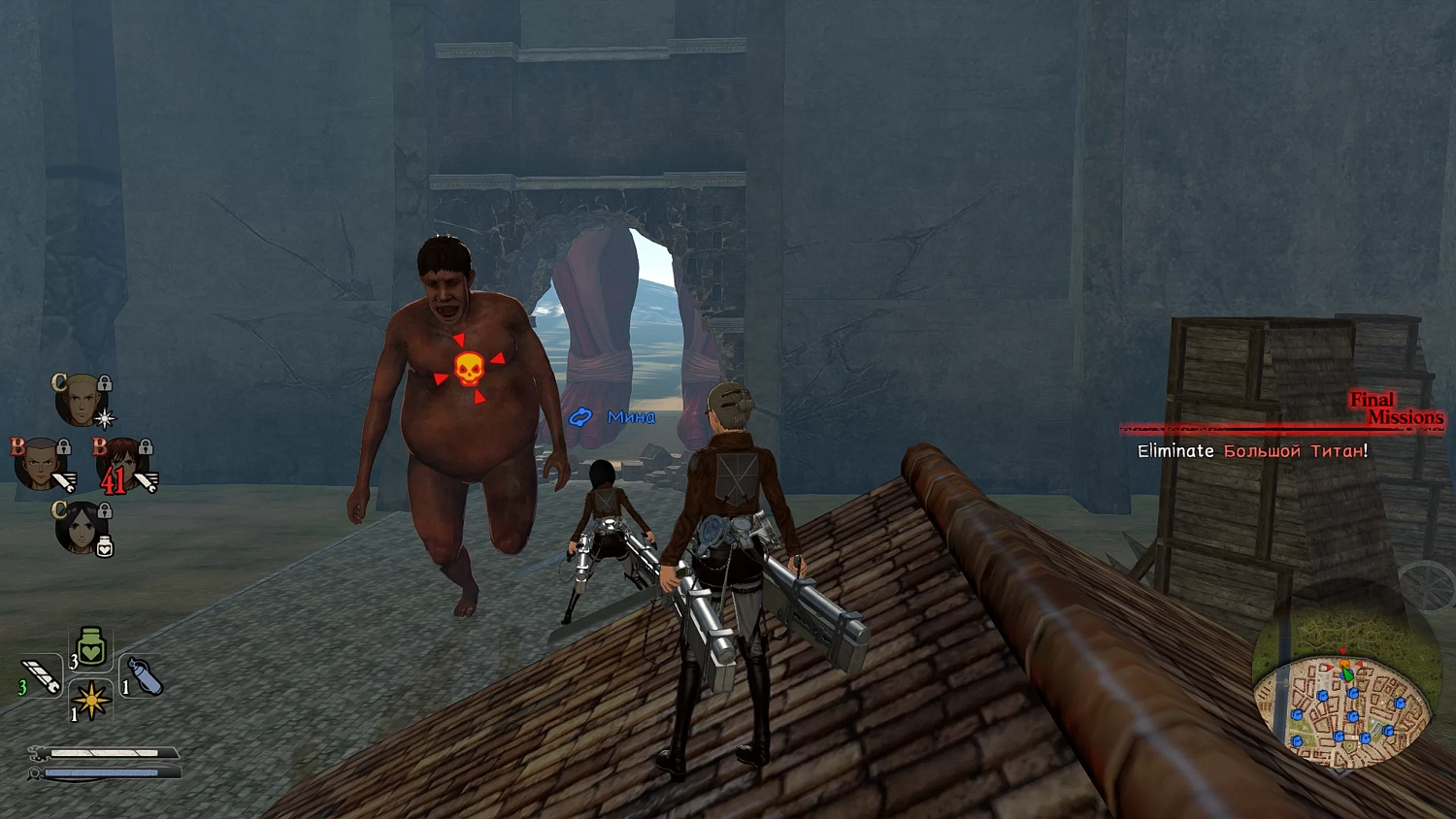Screen dimensions: 1456x819
Task: Open the Мина chat message entry
Action: [x=631, y=416]
